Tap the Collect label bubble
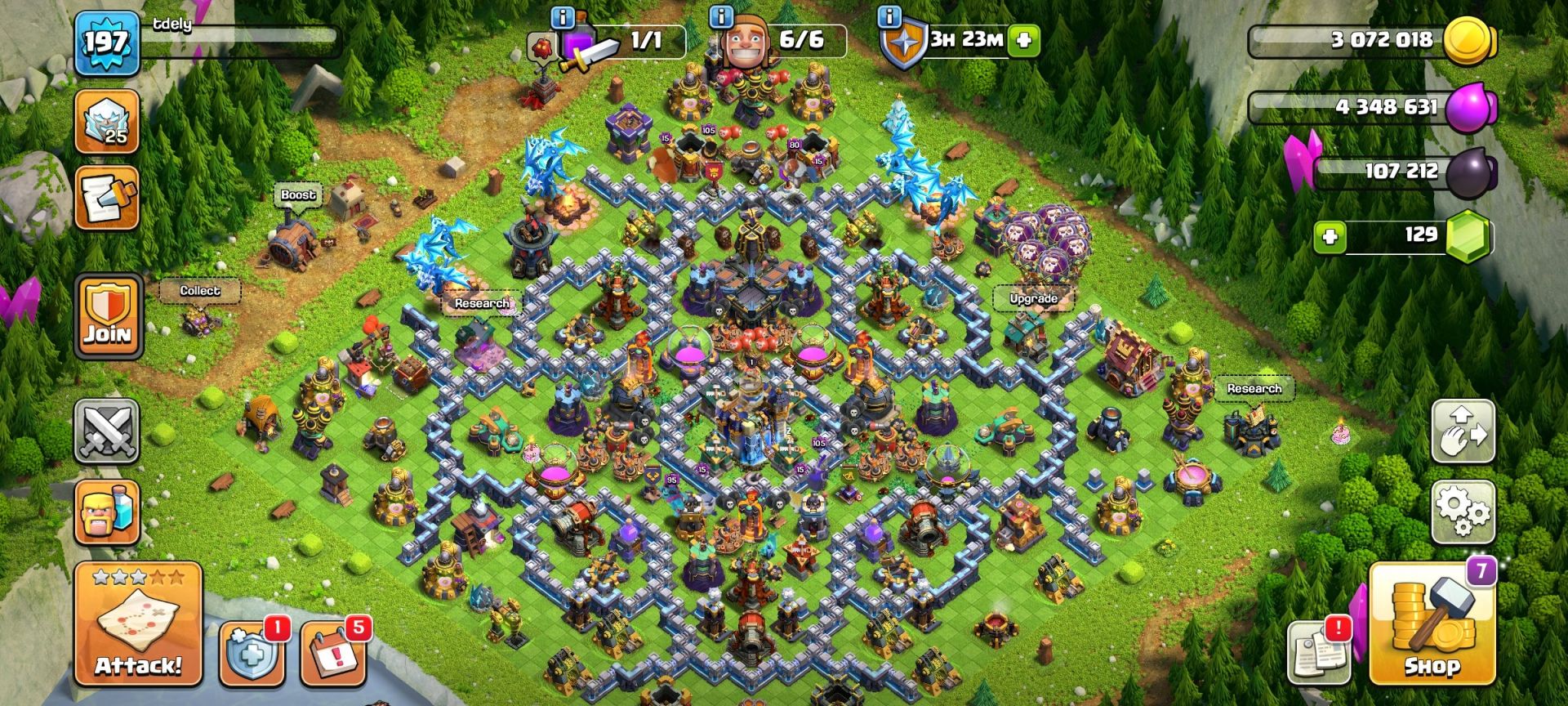The image size is (1568, 706). 200,291
